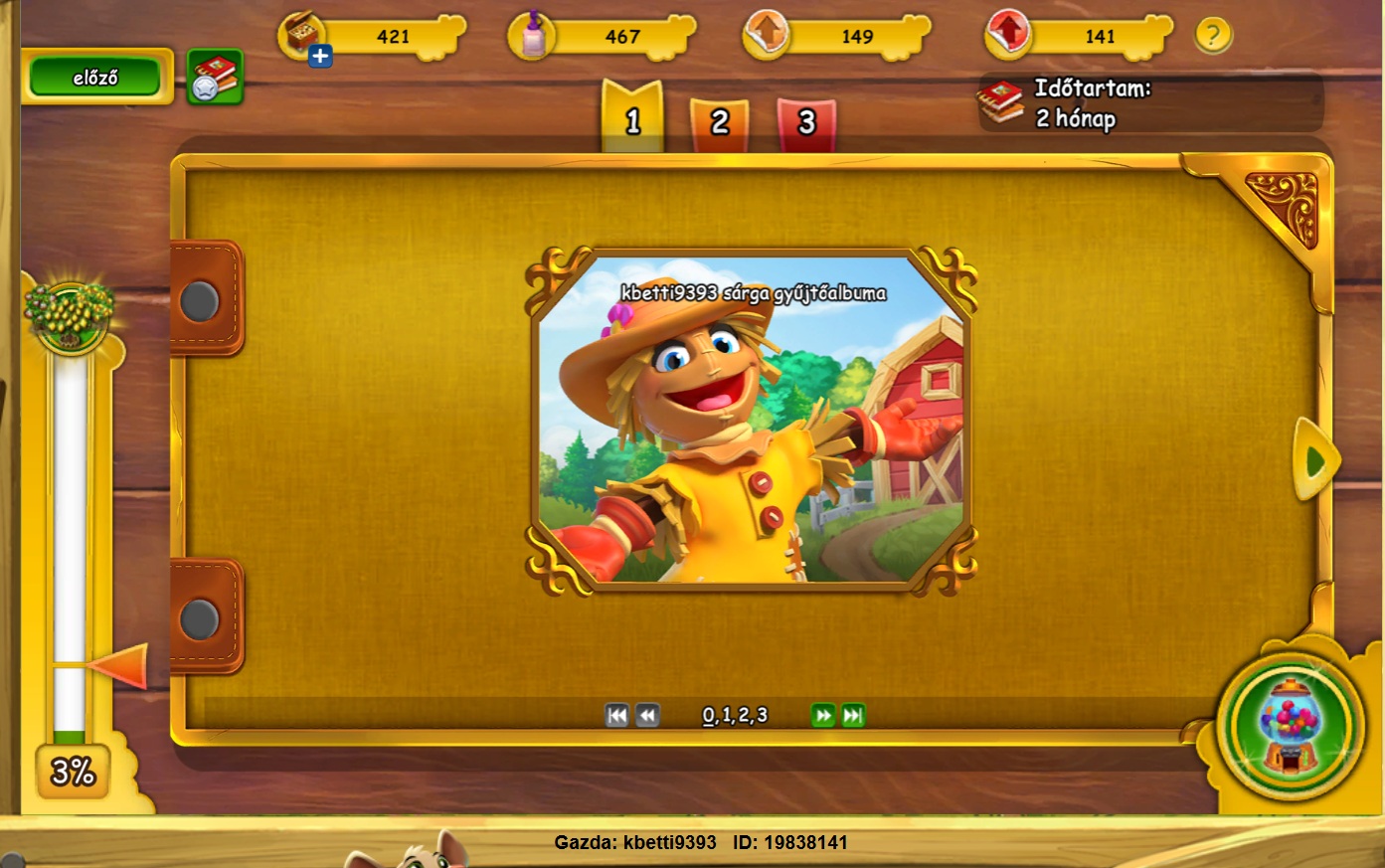
Task: Select page 1 in the page number list
Action: click(x=727, y=715)
